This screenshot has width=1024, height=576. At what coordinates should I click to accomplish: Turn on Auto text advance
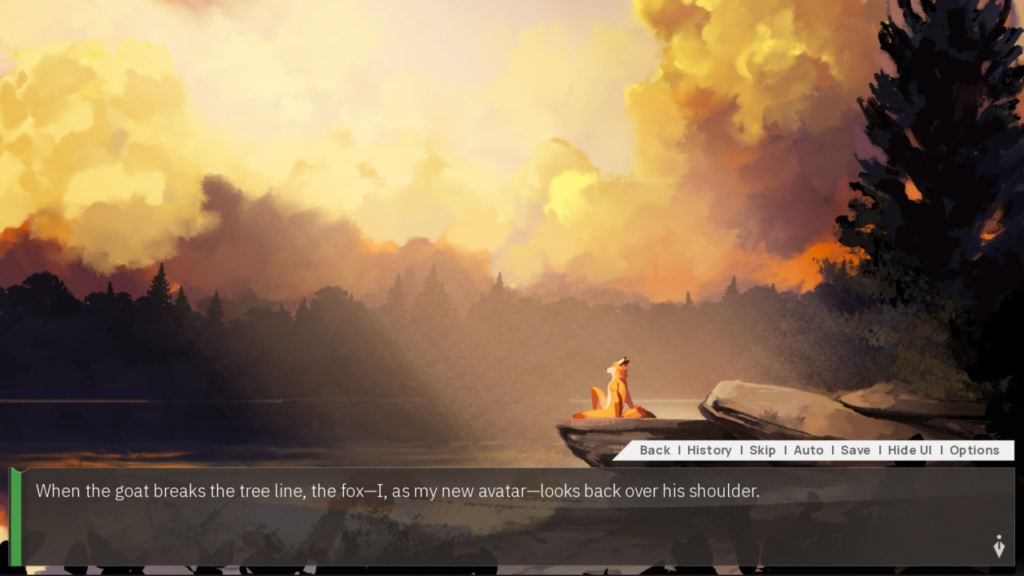[x=808, y=450]
